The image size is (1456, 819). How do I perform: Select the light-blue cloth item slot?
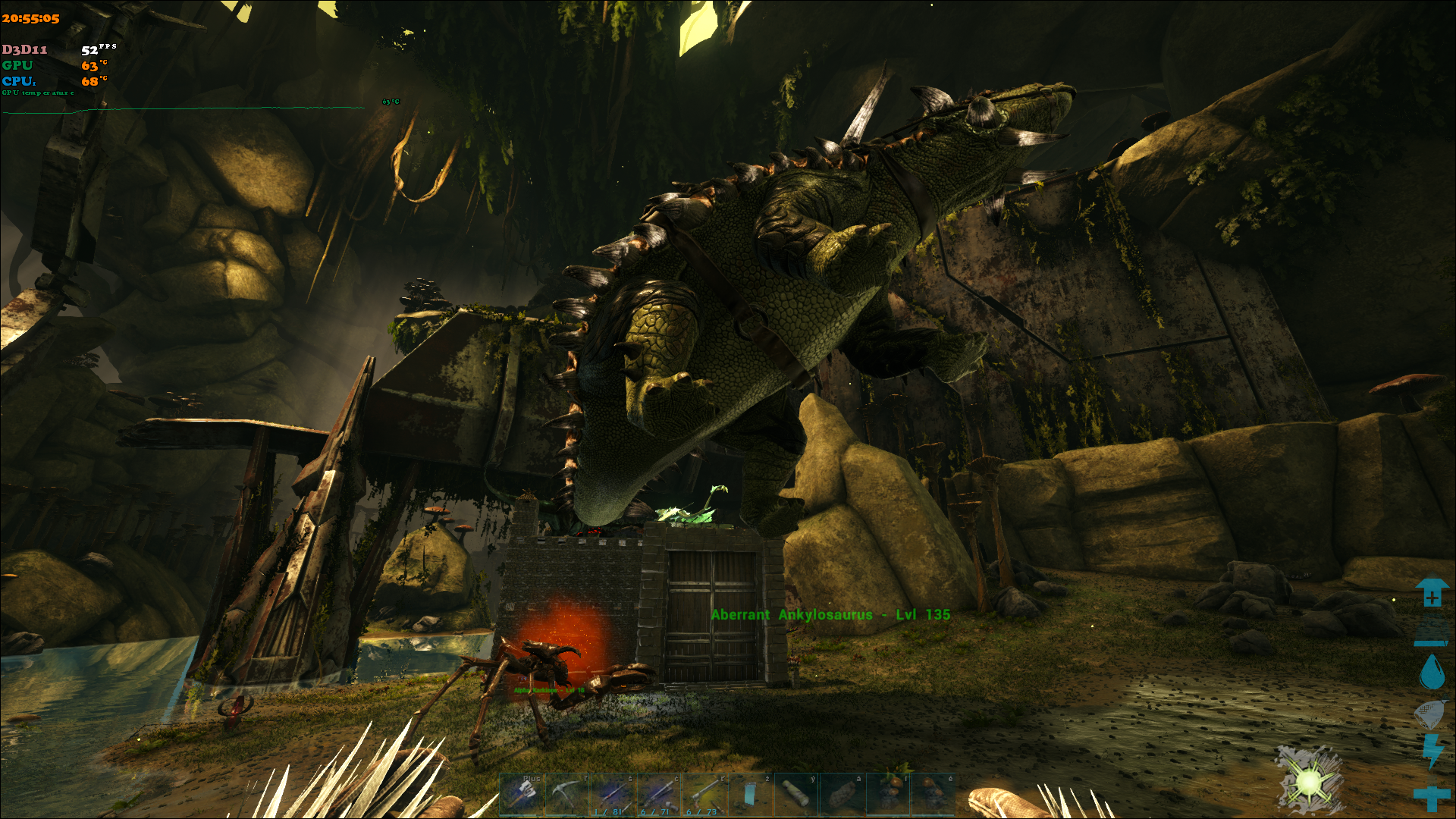[750, 795]
